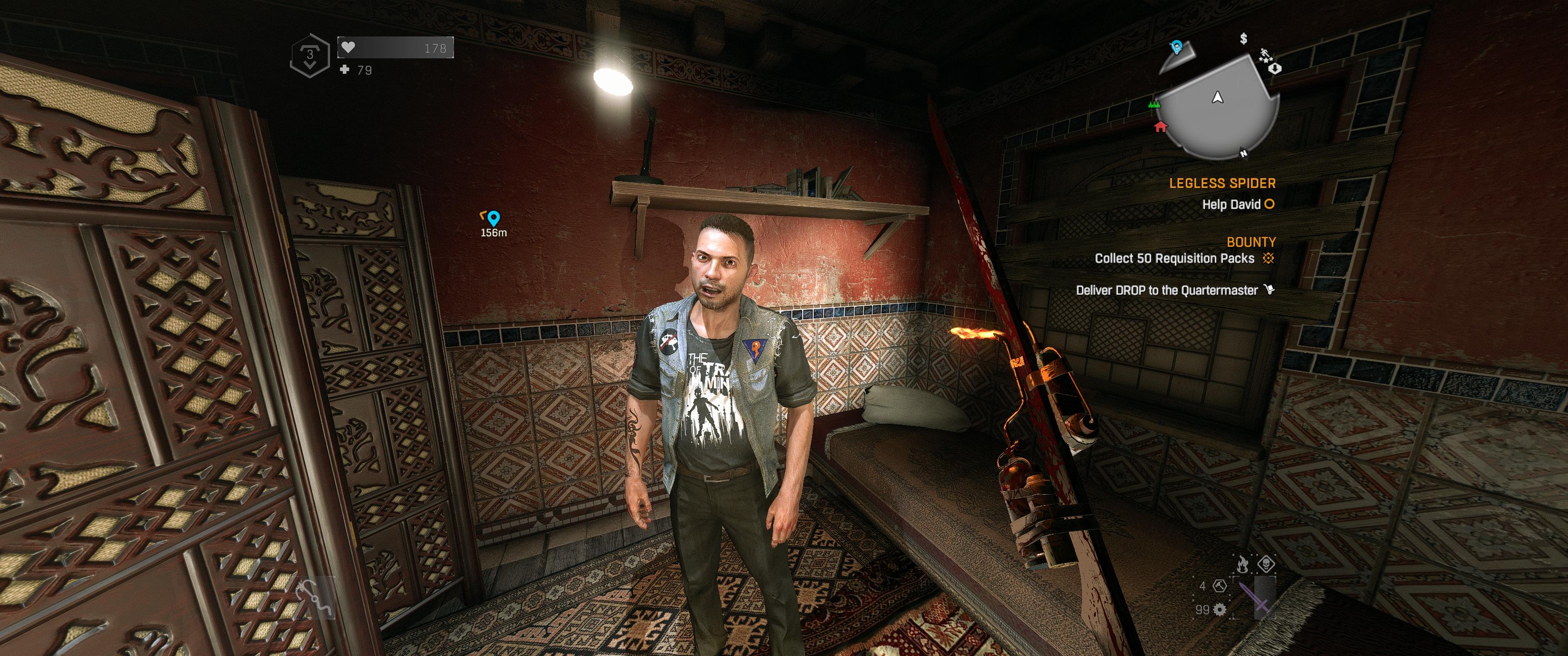
Task: Select the dollar sign shop marker
Action: pyautogui.click(x=1243, y=39)
